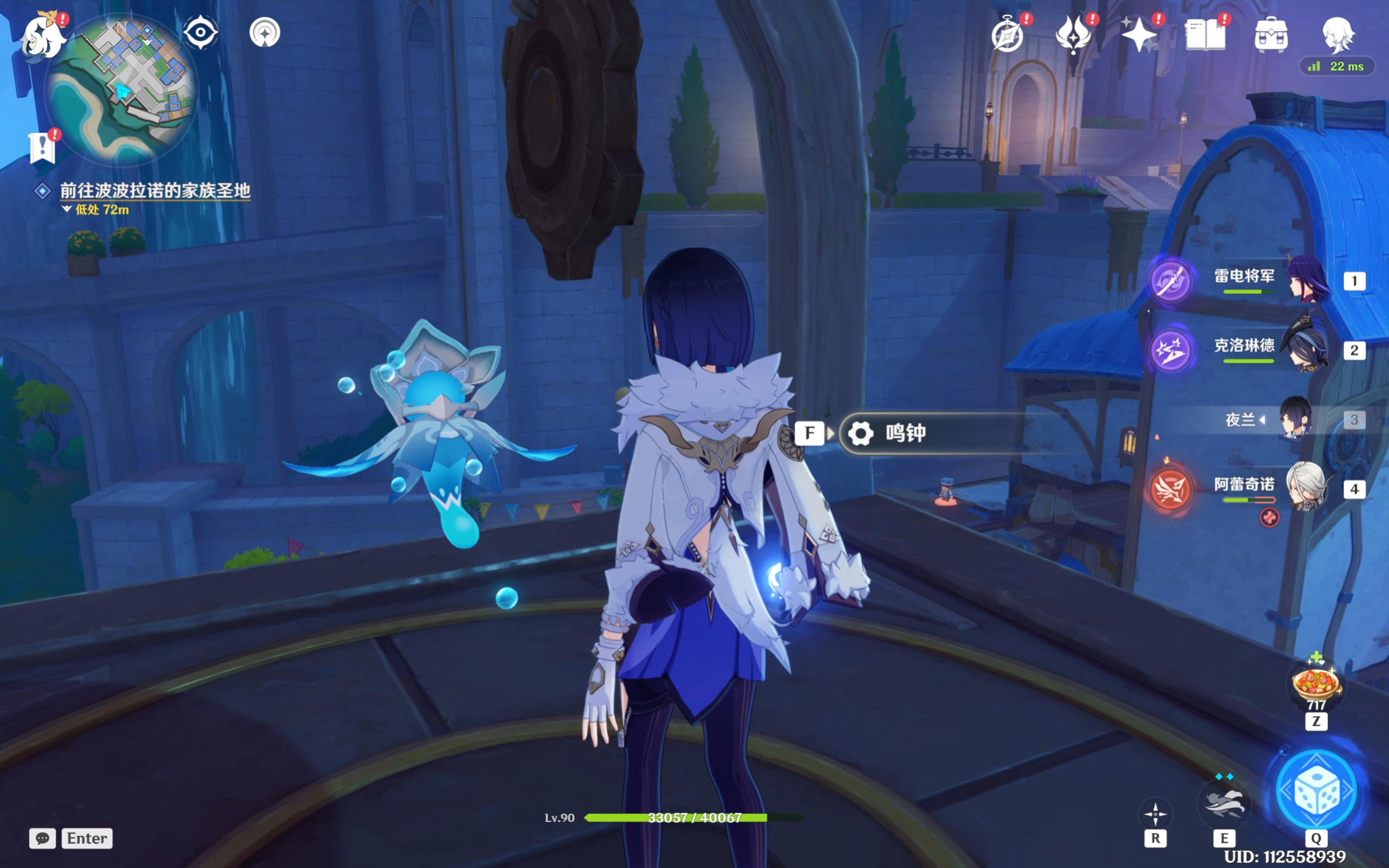Activate the elemental sight eye icon
The width and height of the screenshot is (1389, 868).
click(x=200, y=32)
